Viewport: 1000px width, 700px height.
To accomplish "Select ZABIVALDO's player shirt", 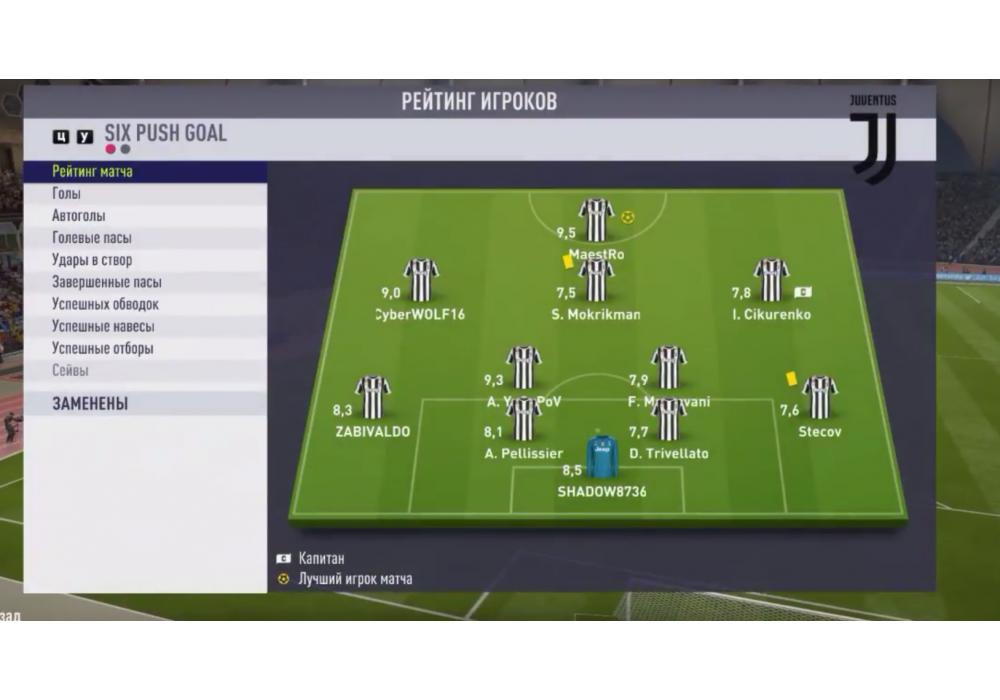I will [x=373, y=398].
